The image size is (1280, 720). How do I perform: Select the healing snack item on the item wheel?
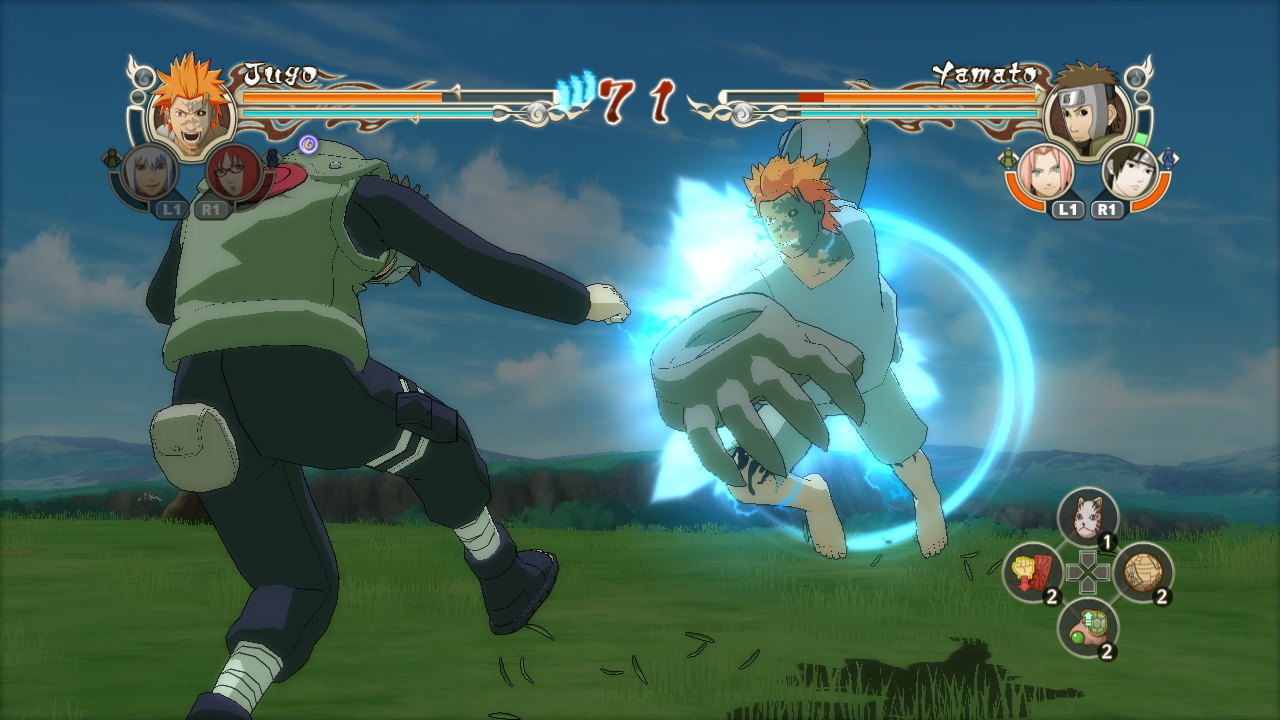[1089, 627]
